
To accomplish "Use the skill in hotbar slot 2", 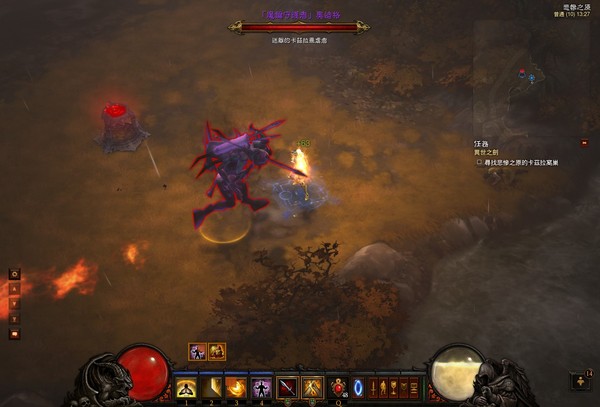I will (211, 386).
